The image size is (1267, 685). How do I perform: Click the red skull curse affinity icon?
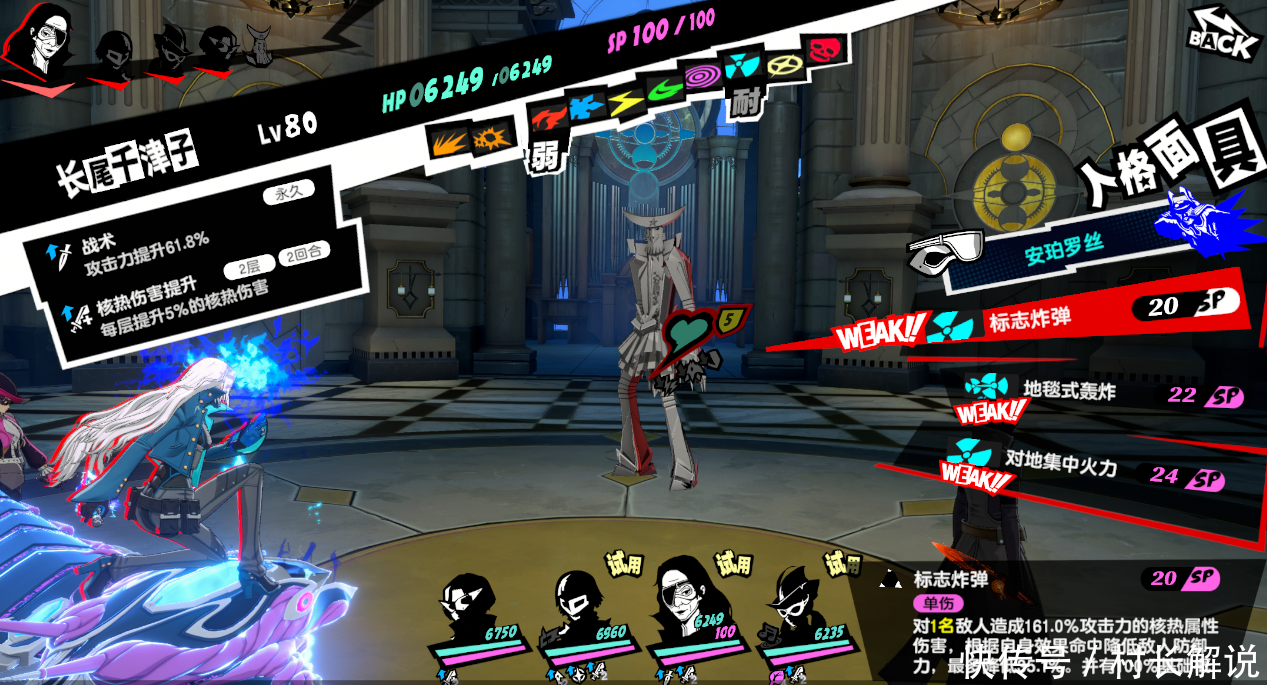pos(827,47)
